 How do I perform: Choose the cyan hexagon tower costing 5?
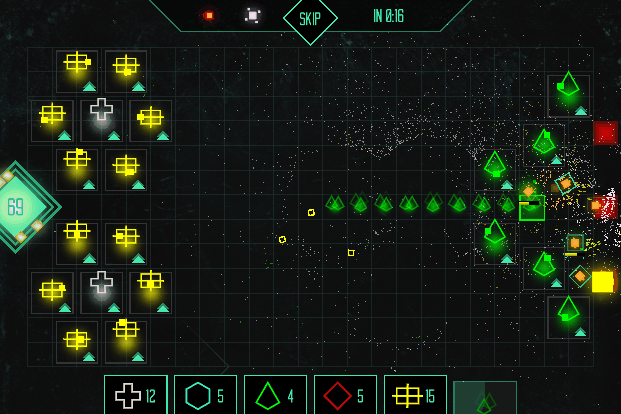(205, 396)
